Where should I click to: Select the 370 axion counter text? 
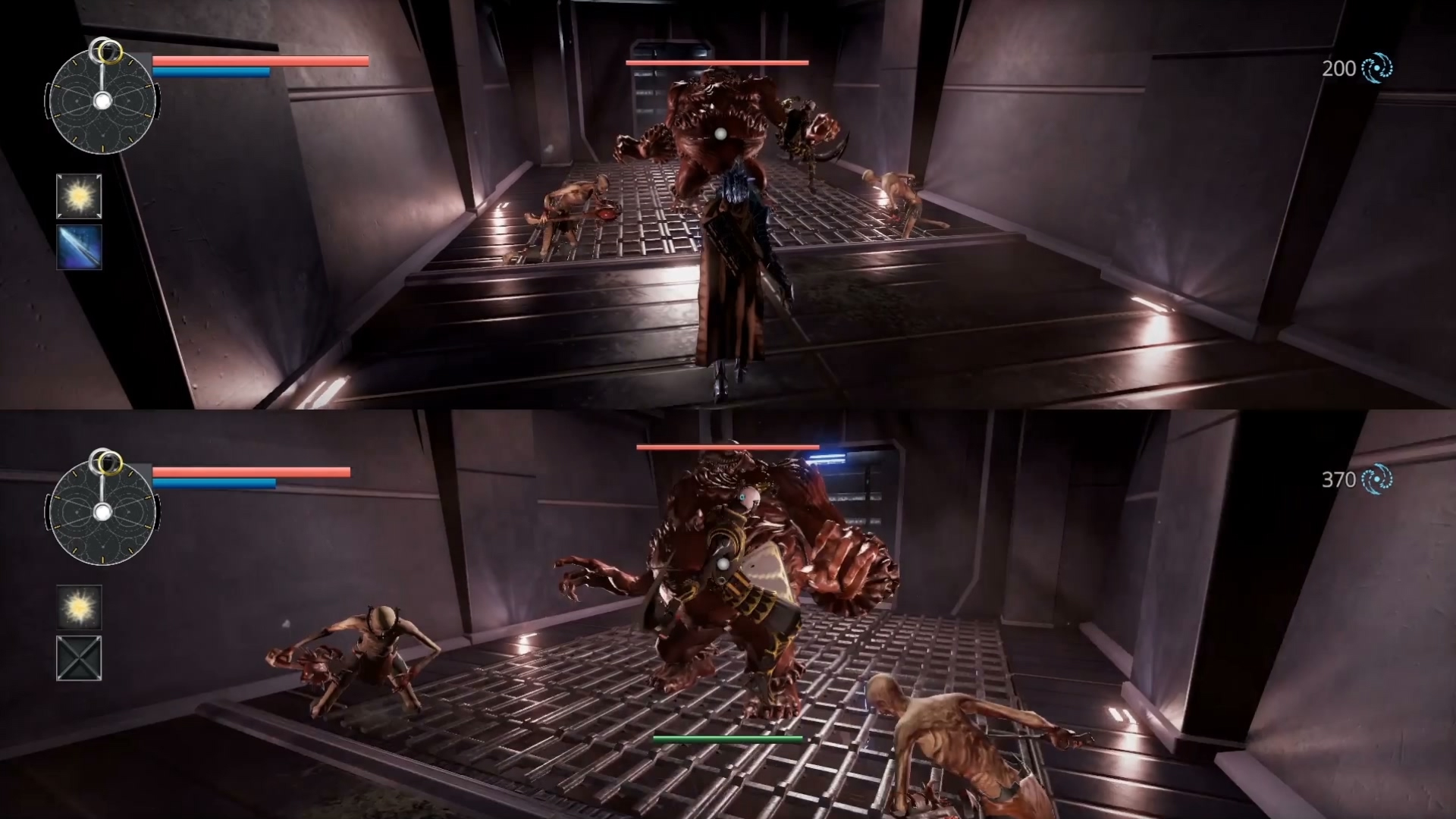tap(1339, 480)
